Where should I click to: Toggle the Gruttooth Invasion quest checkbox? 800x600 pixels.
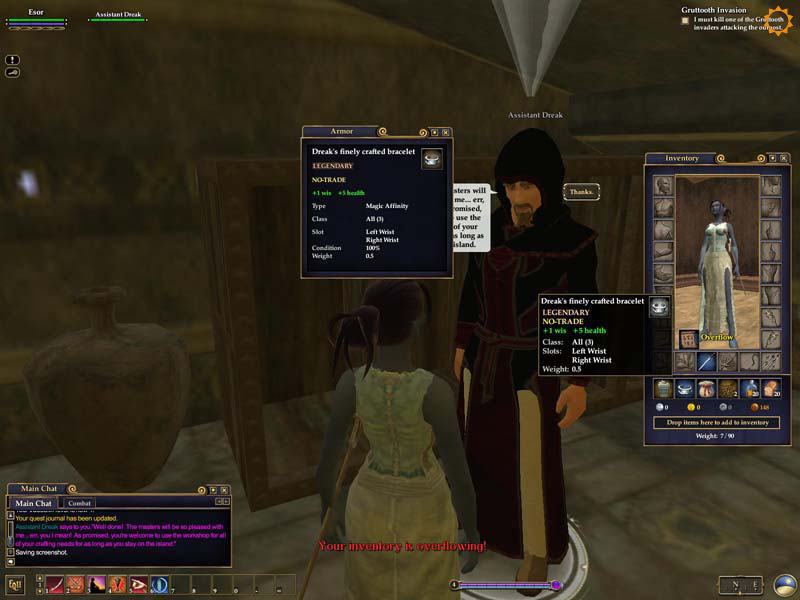pos(685,20)
